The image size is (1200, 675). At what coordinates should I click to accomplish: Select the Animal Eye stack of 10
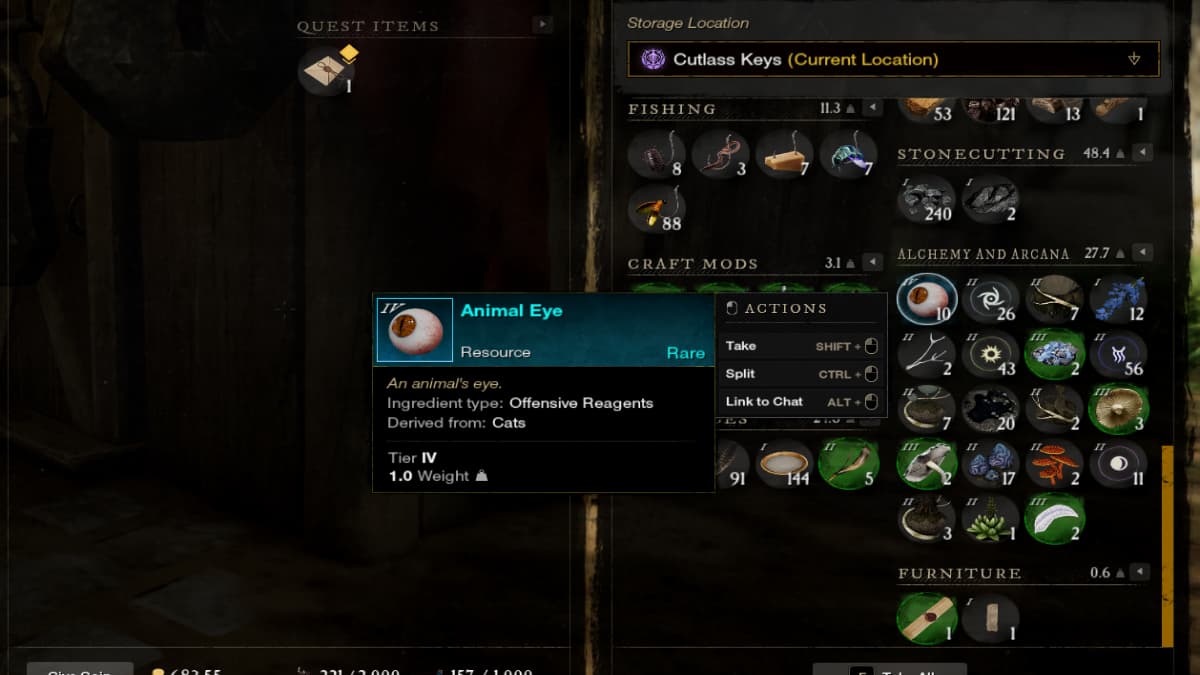(x=926, y=300)
